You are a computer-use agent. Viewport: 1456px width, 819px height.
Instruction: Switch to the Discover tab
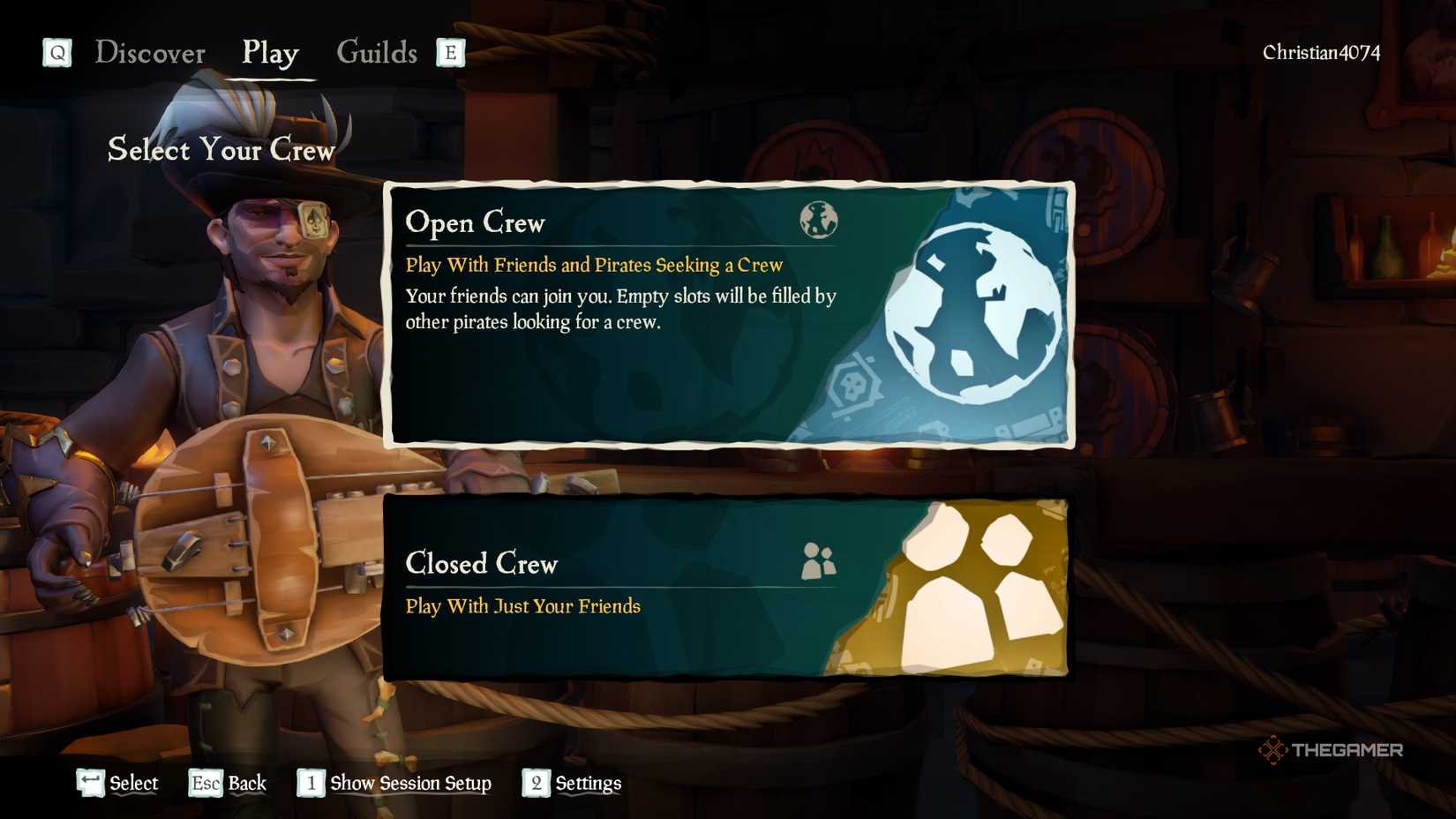click(152, 53)
